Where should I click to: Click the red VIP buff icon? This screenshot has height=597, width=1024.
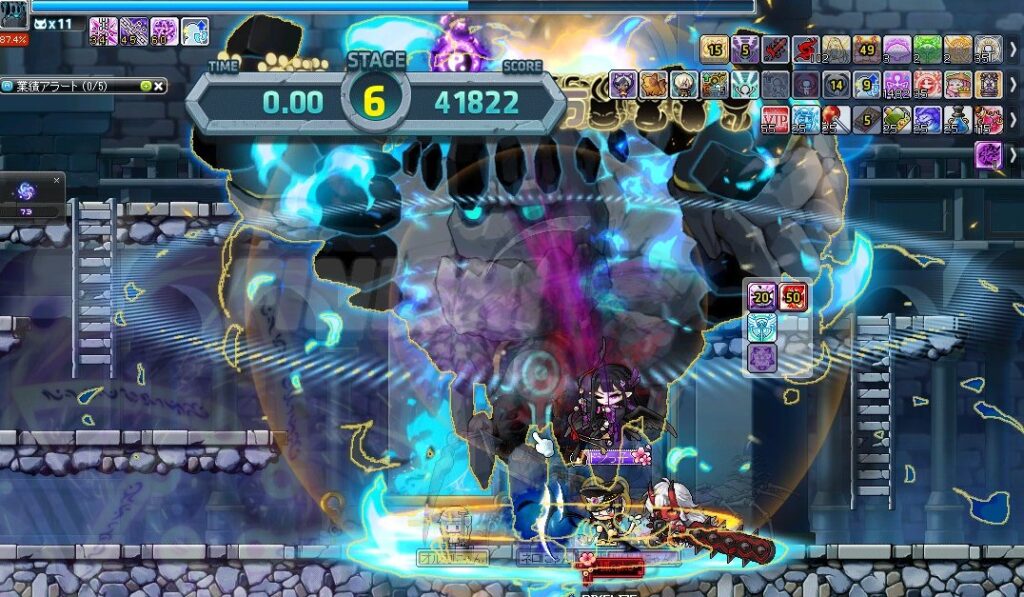click(x=775, y=119)
